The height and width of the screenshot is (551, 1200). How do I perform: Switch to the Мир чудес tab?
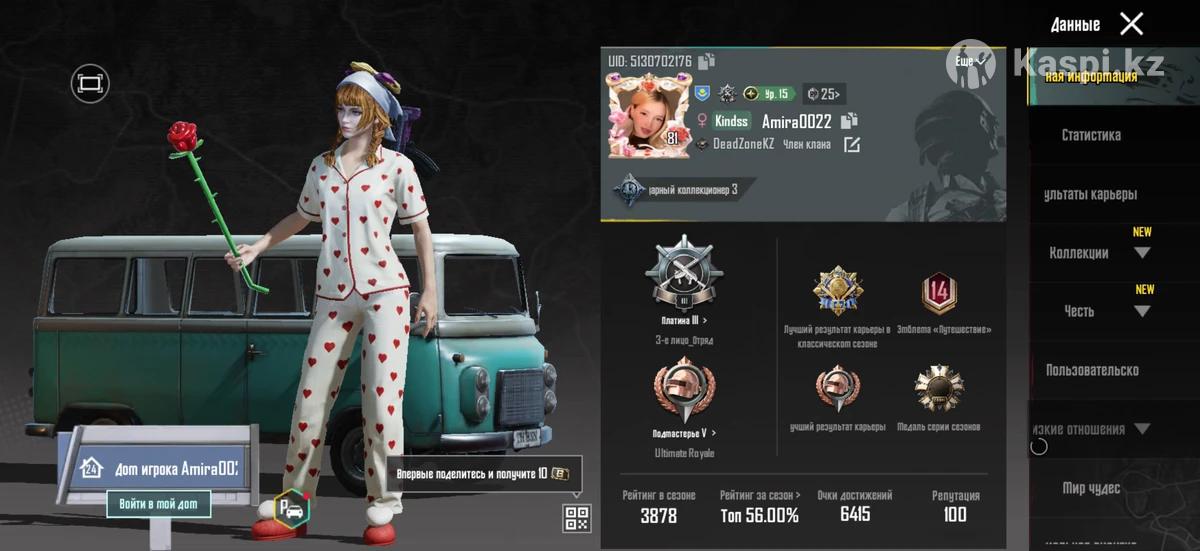[x=1091, y=488]
